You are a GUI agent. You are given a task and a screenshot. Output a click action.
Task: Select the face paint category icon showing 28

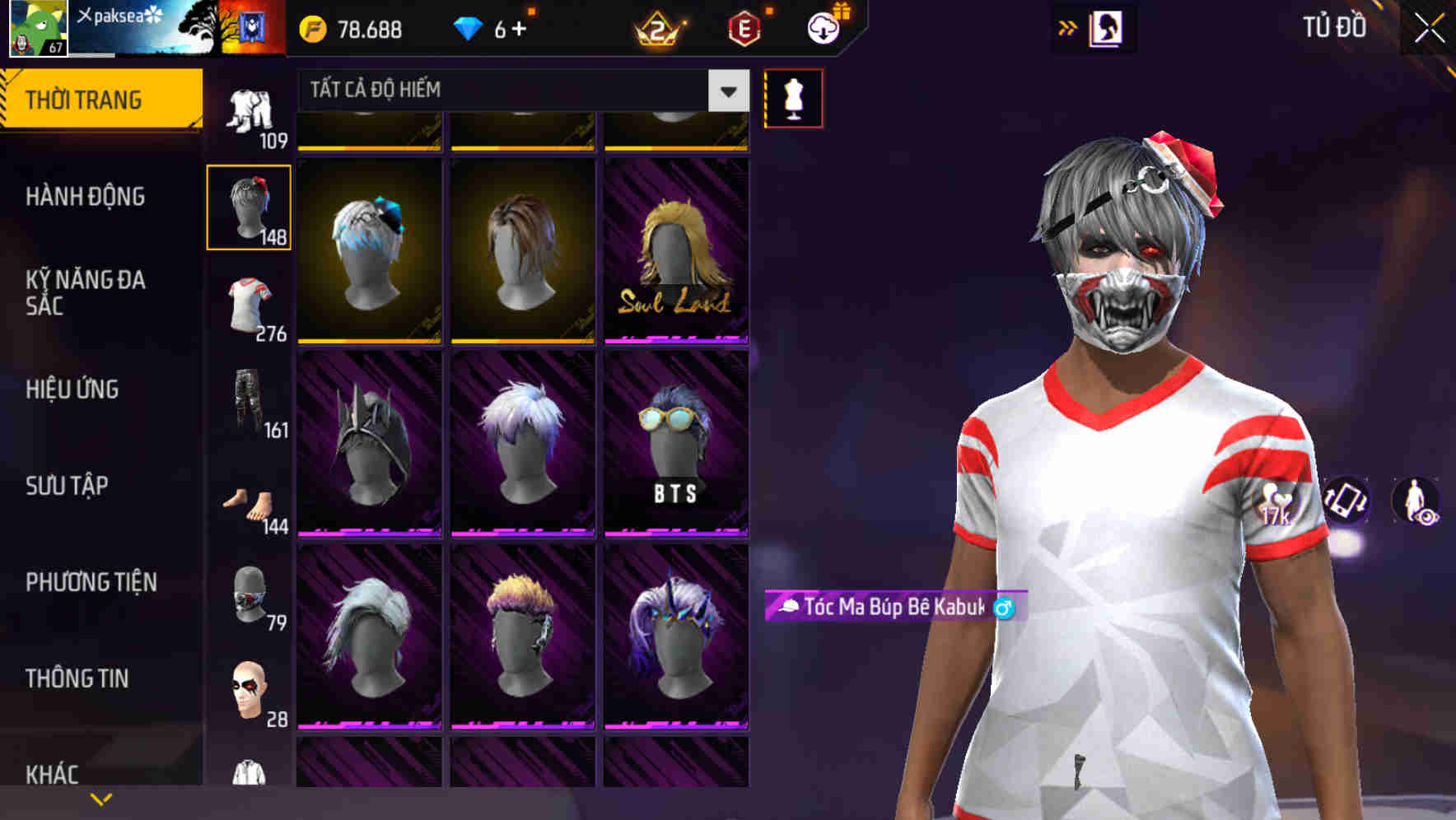[249, 687]
